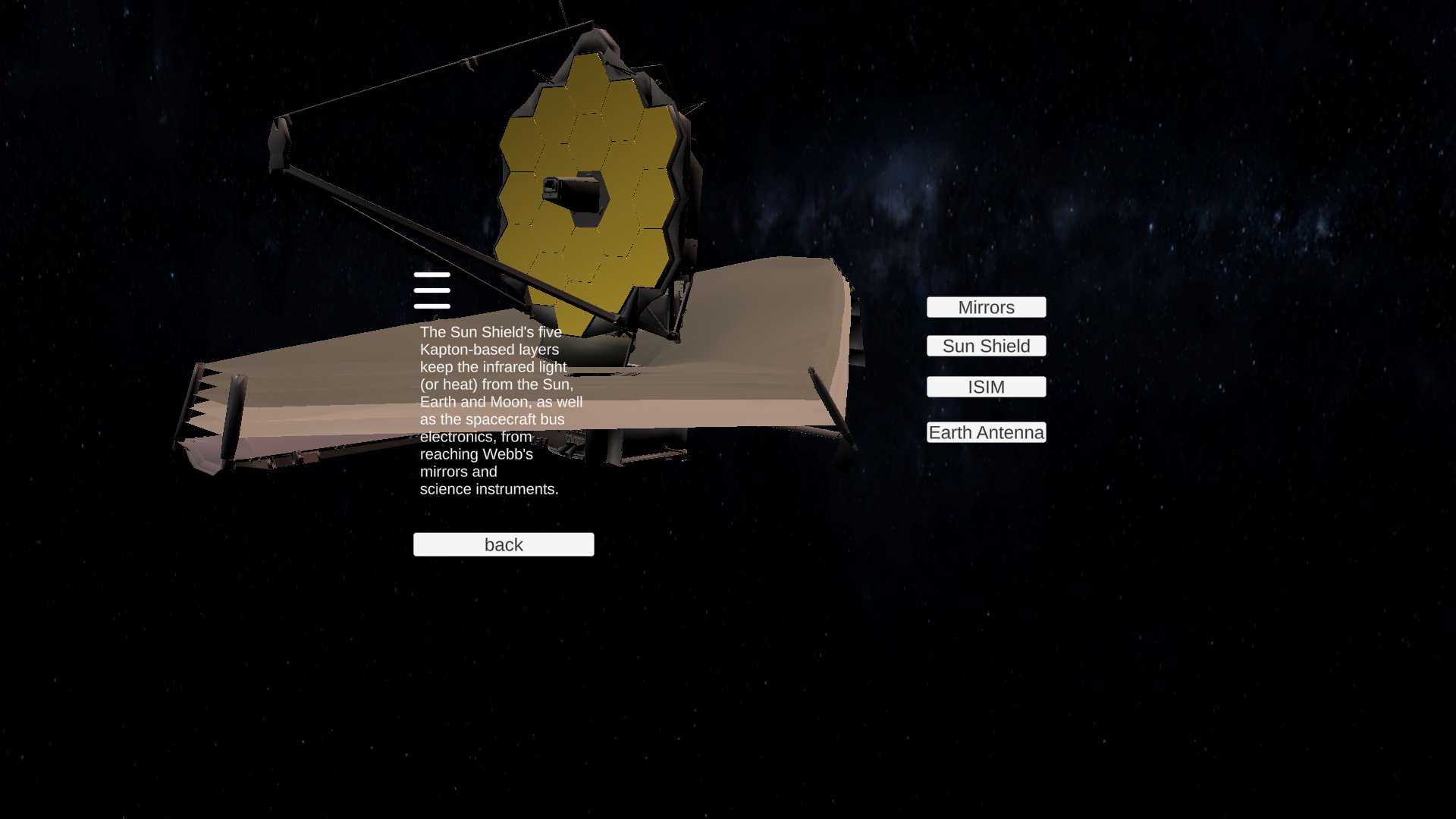Expand the menu via the stacked lines icon
This screenshot has height=819, width=1456.
pyautogui.click(x=432, y=290)
